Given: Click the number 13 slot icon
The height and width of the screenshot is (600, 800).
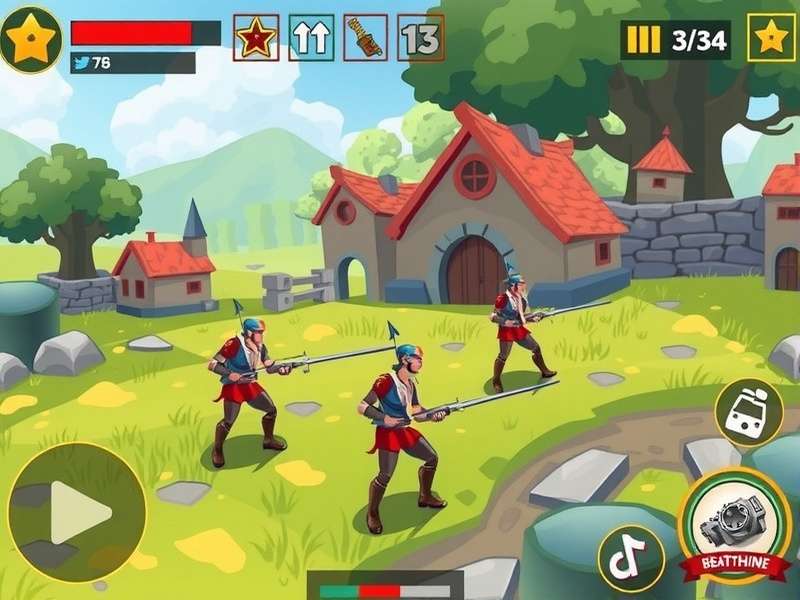Looking at the screenshot, I should tap(421, 37).
